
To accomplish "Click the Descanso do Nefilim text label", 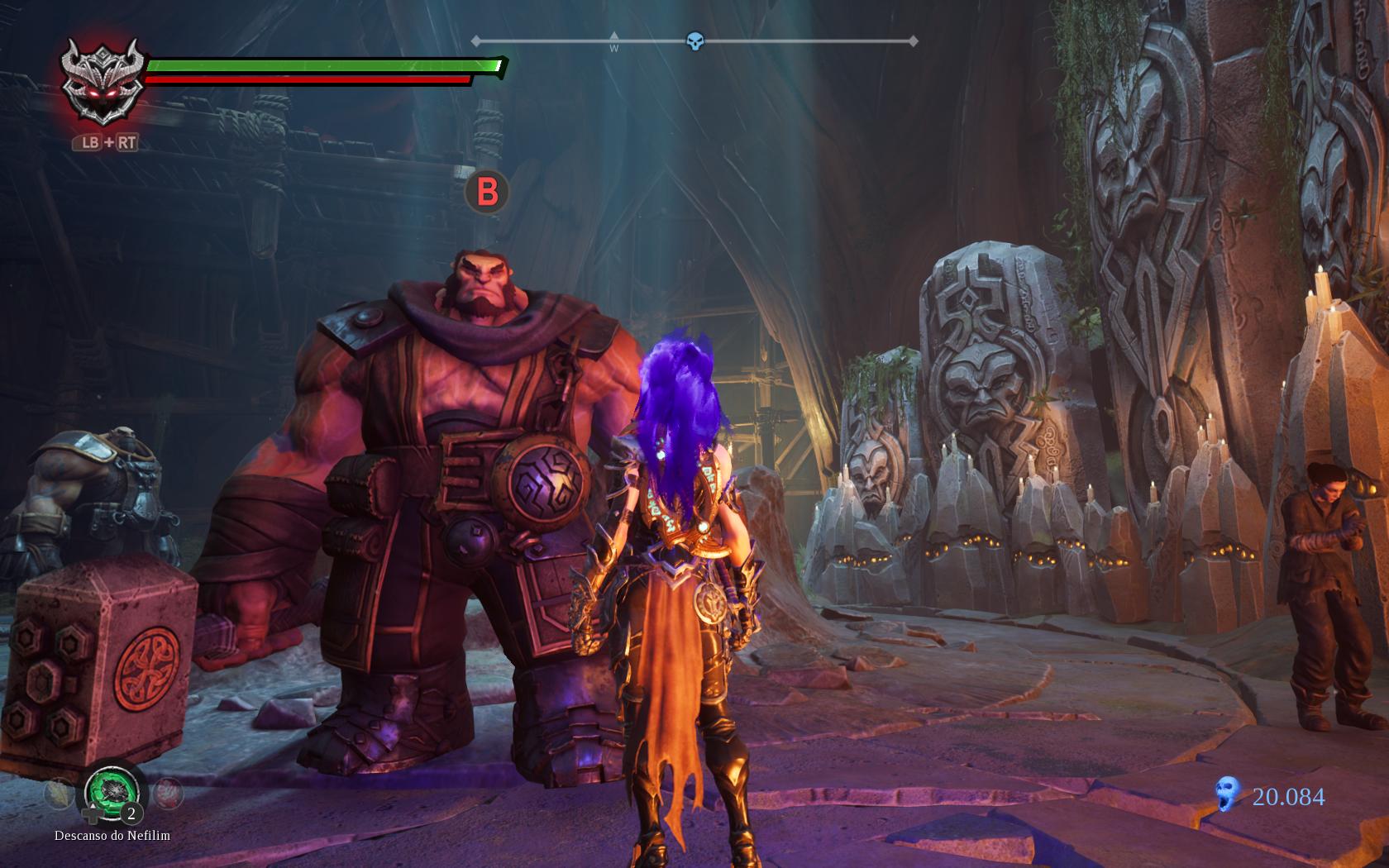I will 112,835.
